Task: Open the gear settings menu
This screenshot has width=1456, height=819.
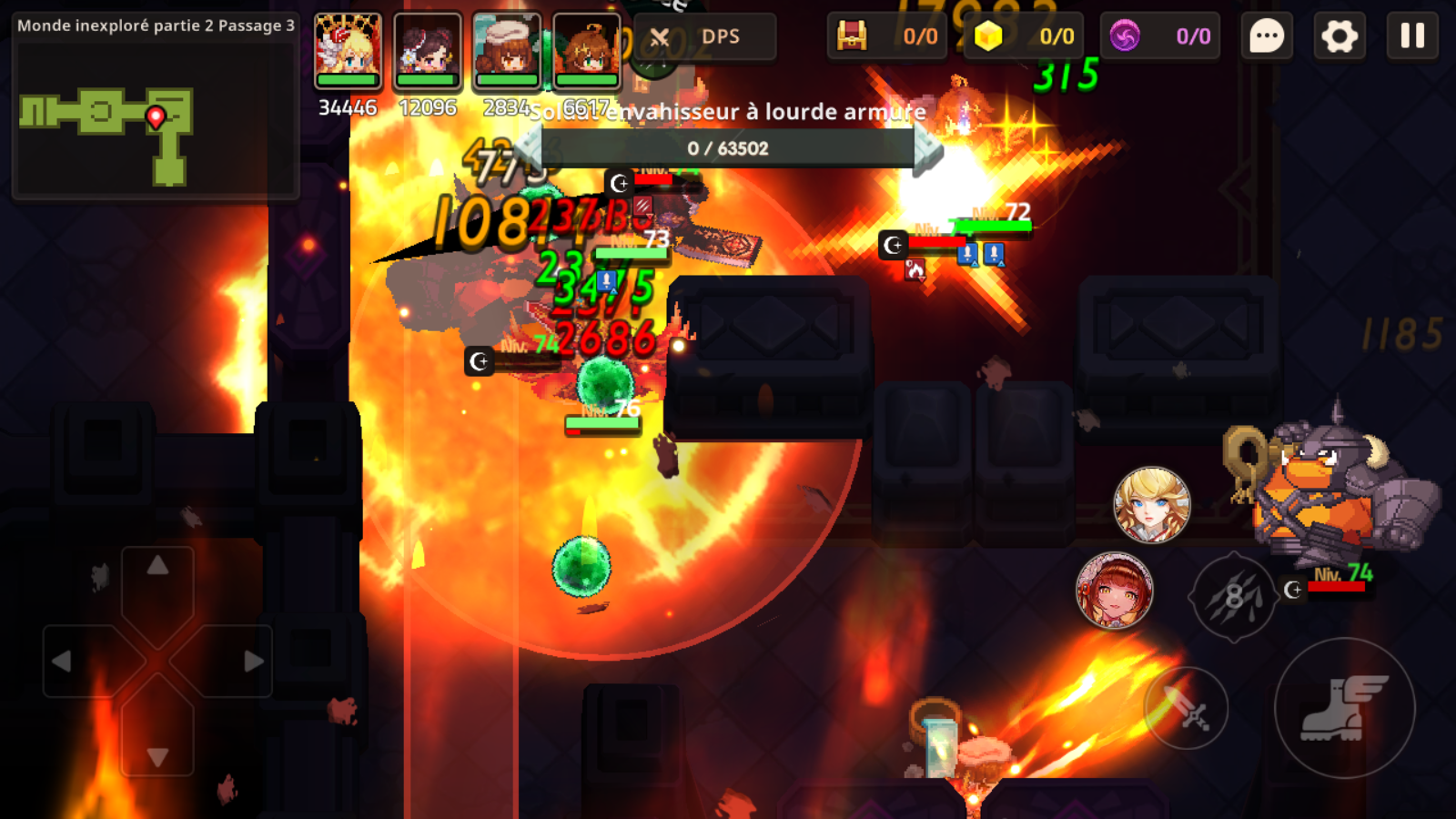Action: 1339,36
